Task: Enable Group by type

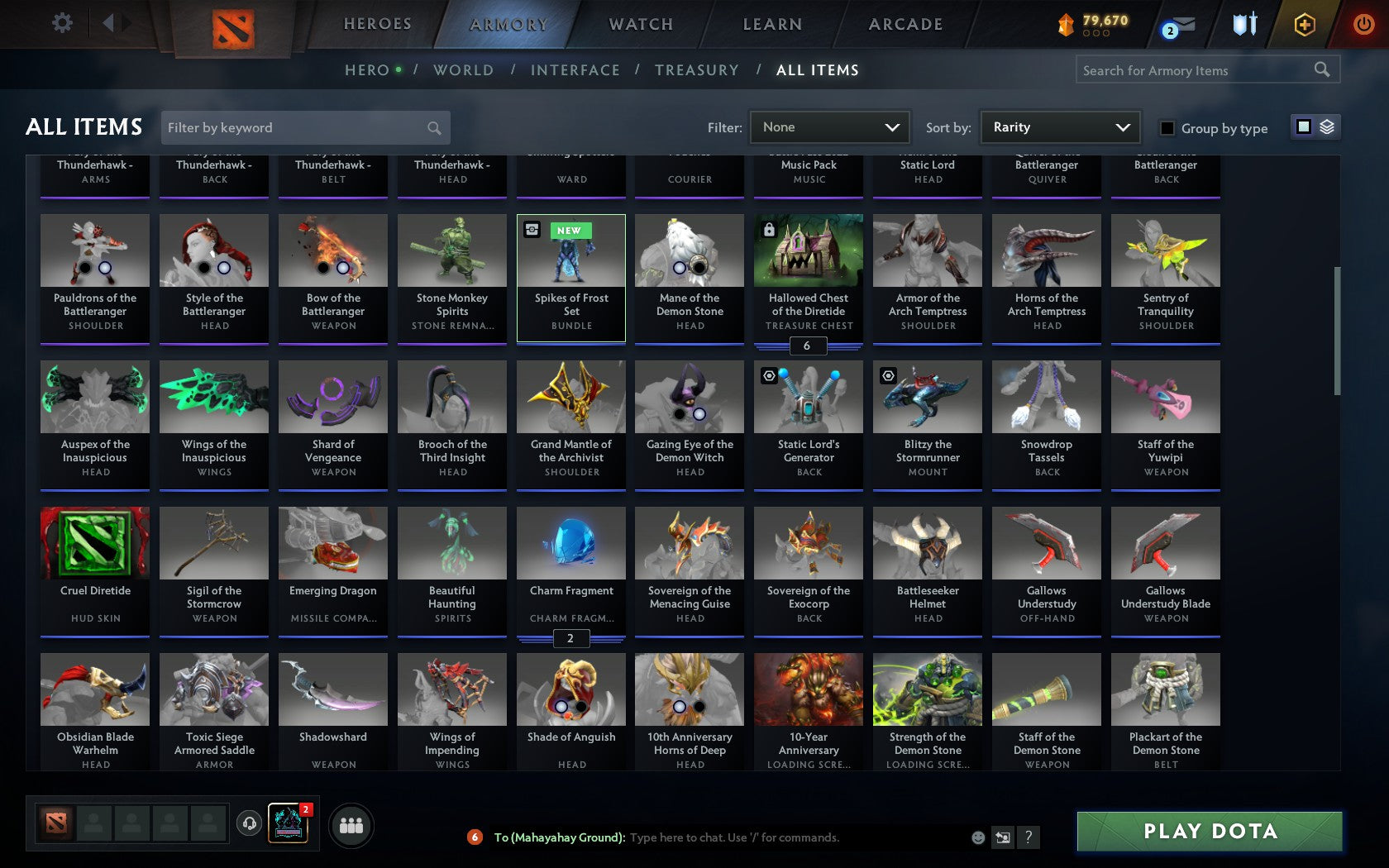Action: point(1166,129)
